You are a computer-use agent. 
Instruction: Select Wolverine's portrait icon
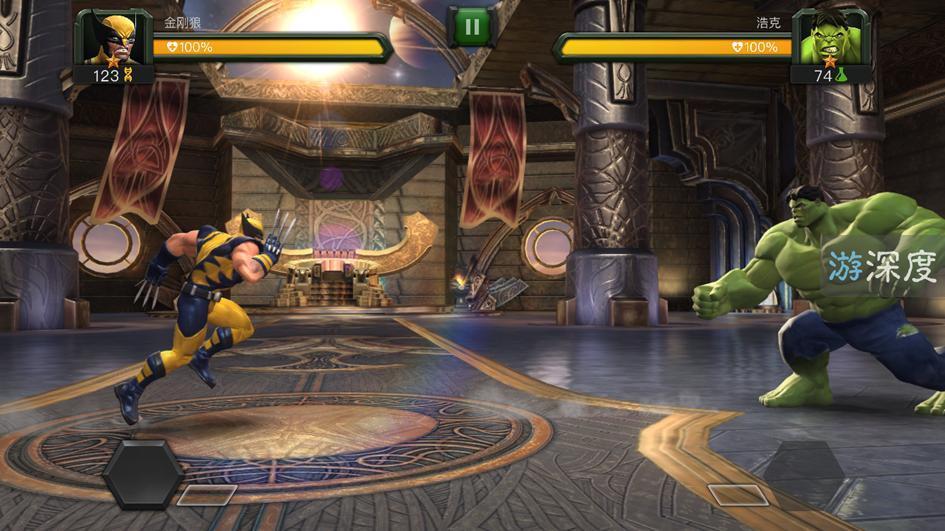click(x=108, y=37)
